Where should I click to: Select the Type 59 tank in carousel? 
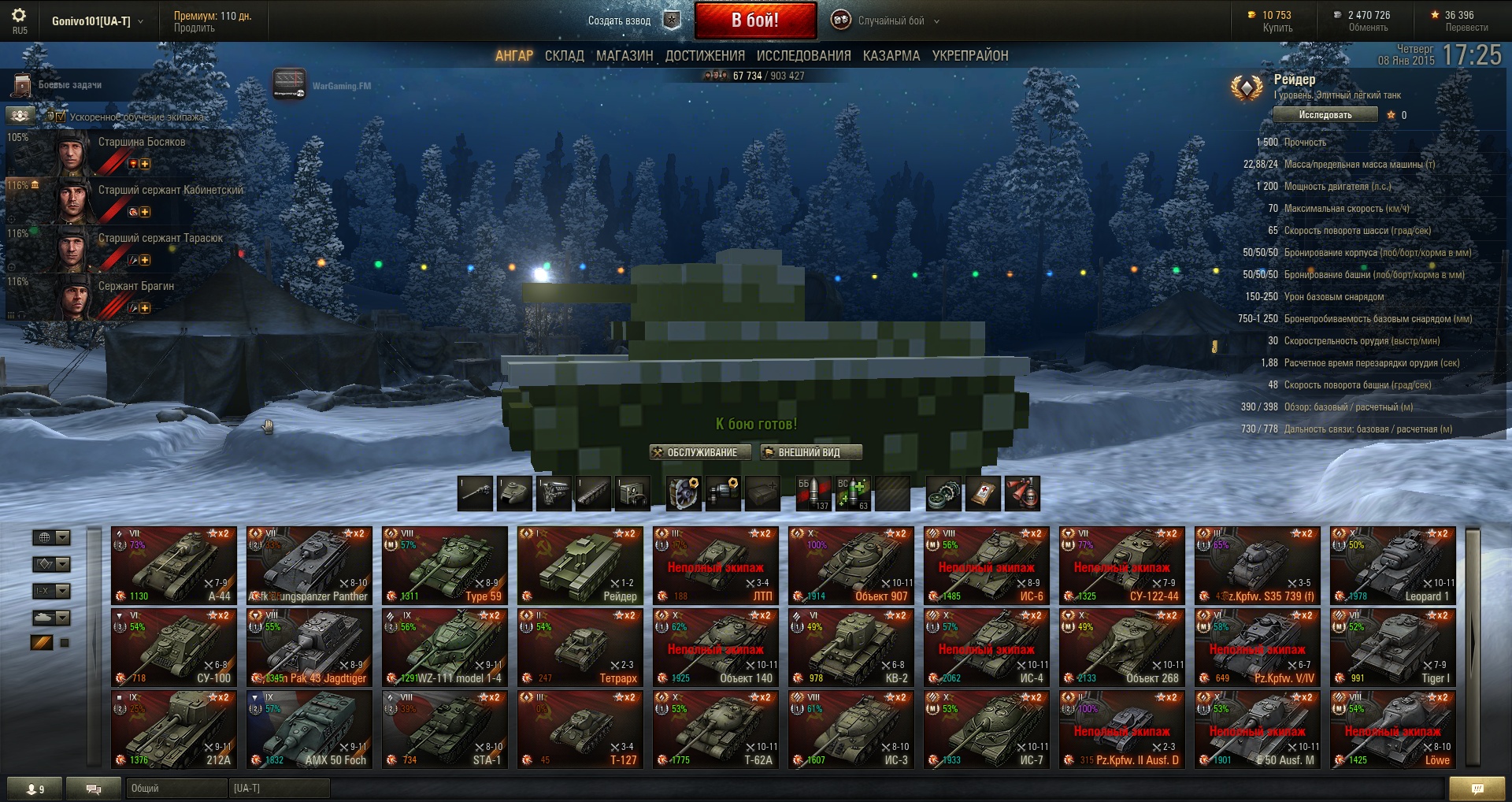point(445,566)
